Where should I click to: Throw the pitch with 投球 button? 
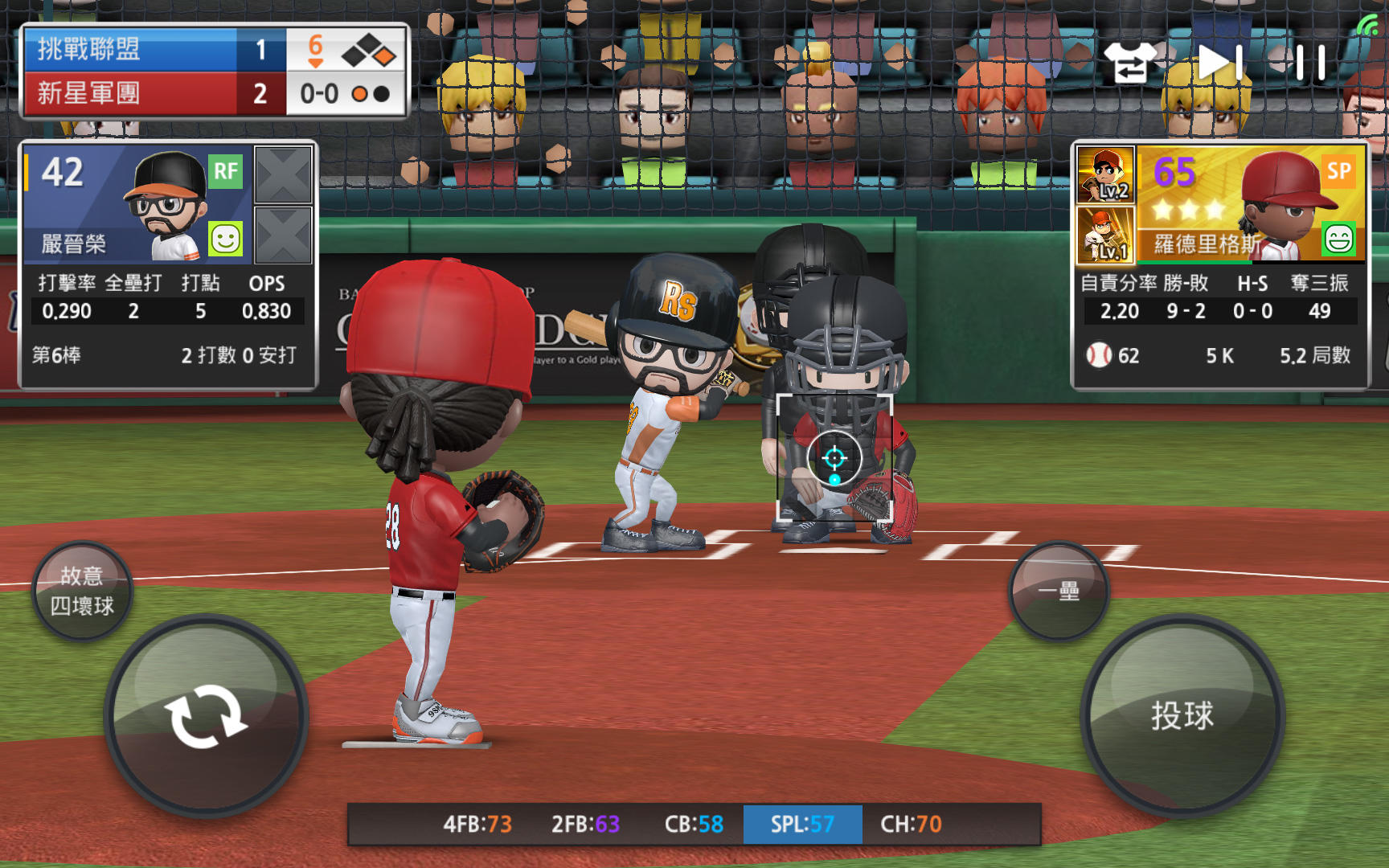coord(1182,715)
